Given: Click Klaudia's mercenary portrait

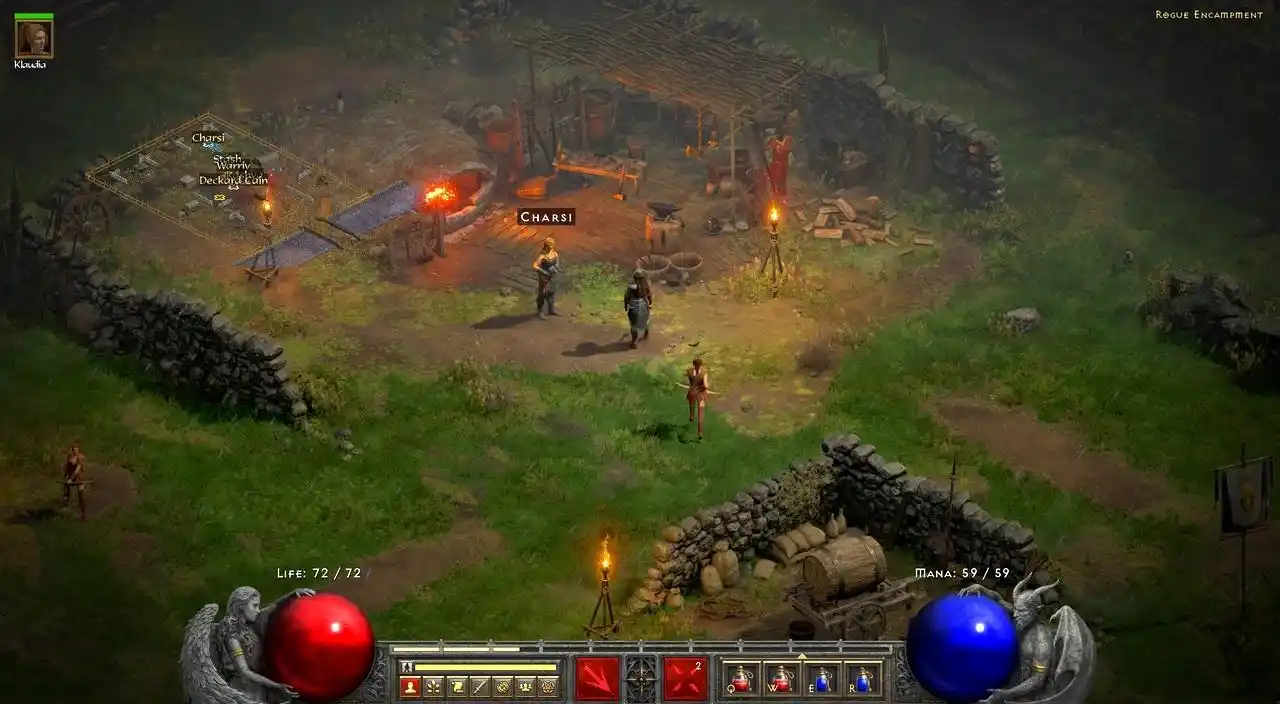Looking at the screenshot, I should [x=34, y=40].
